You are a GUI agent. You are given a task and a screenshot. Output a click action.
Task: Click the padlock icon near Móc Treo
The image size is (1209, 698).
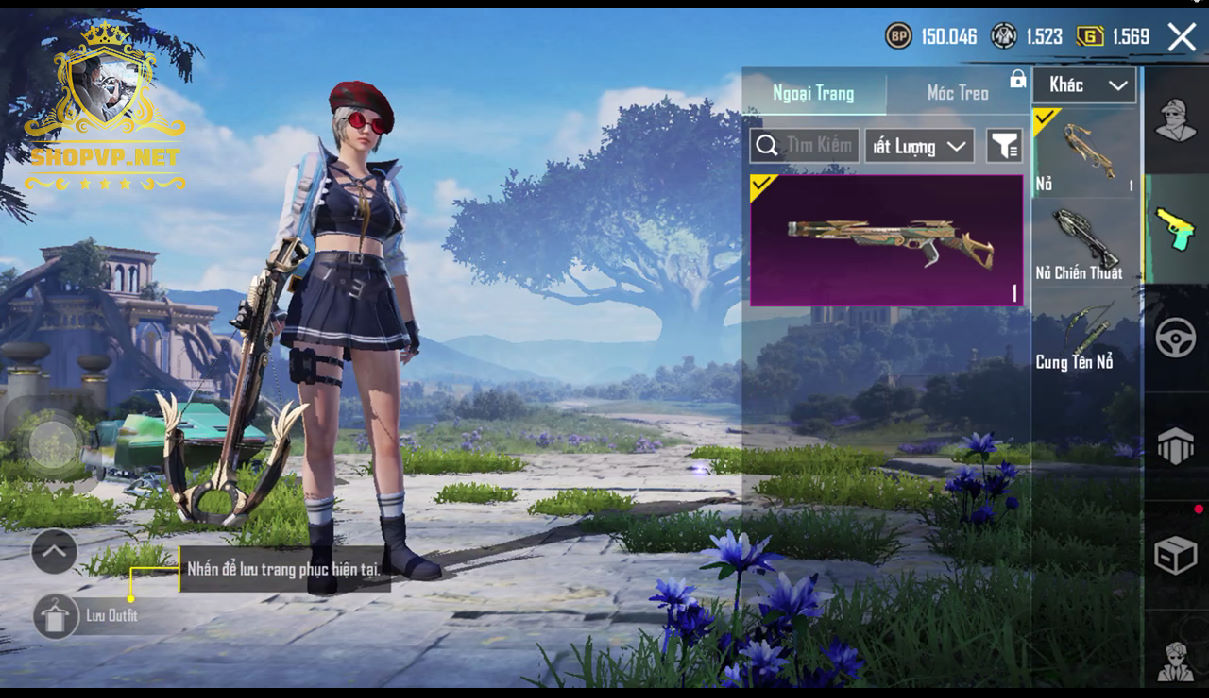pyautogui.click(x=1018, y=79)
